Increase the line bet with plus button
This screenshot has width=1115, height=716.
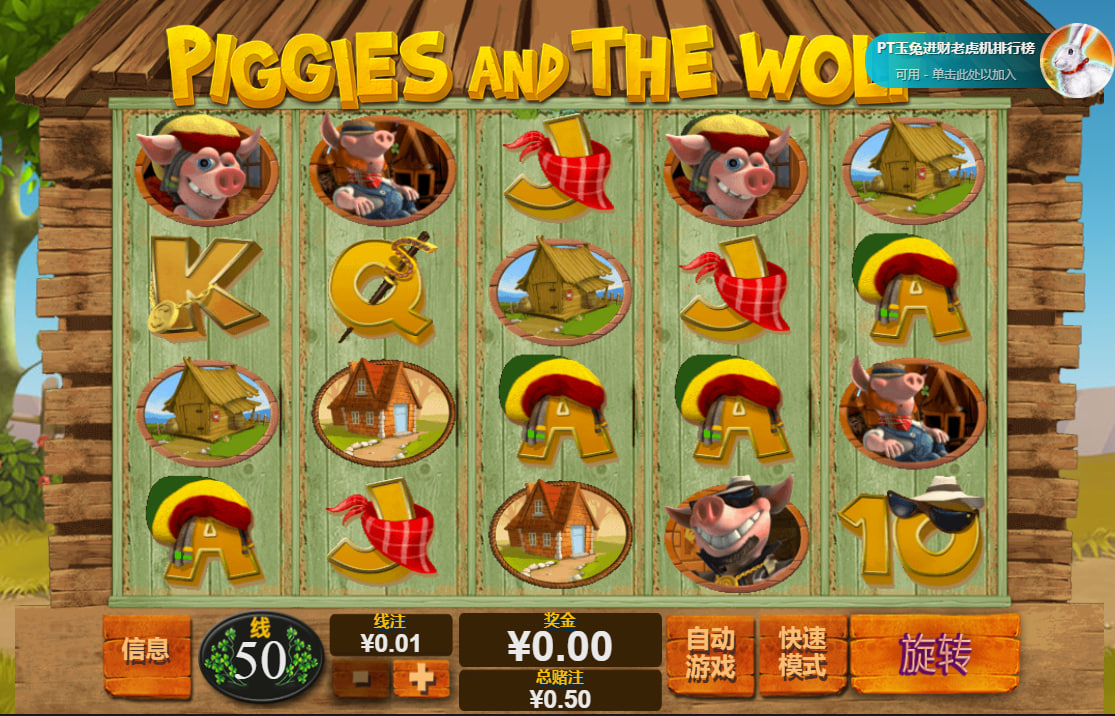pyautogui.click(x=421, y=679)
